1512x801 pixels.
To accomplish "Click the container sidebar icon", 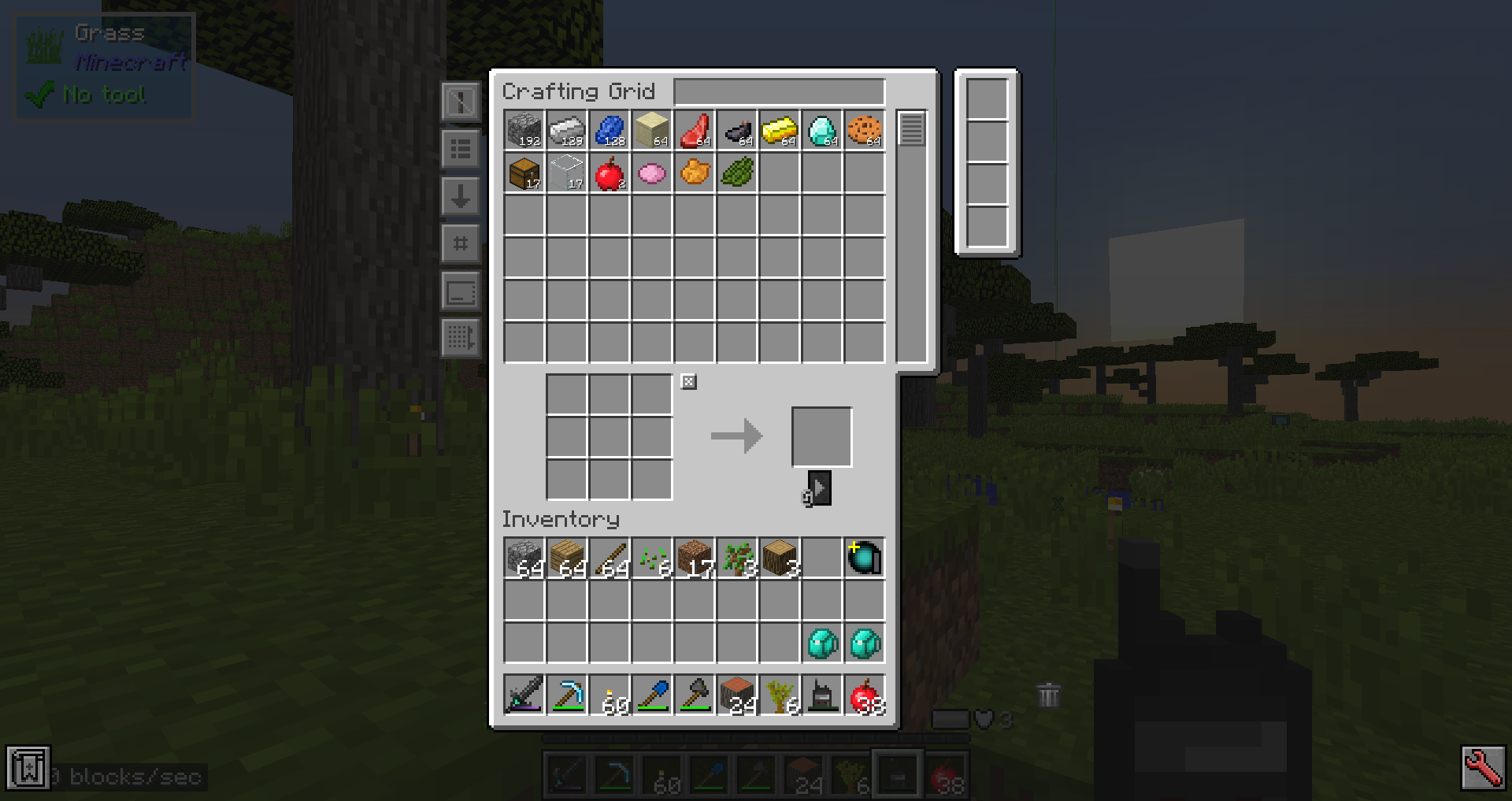I will click(x=460, y=291).
